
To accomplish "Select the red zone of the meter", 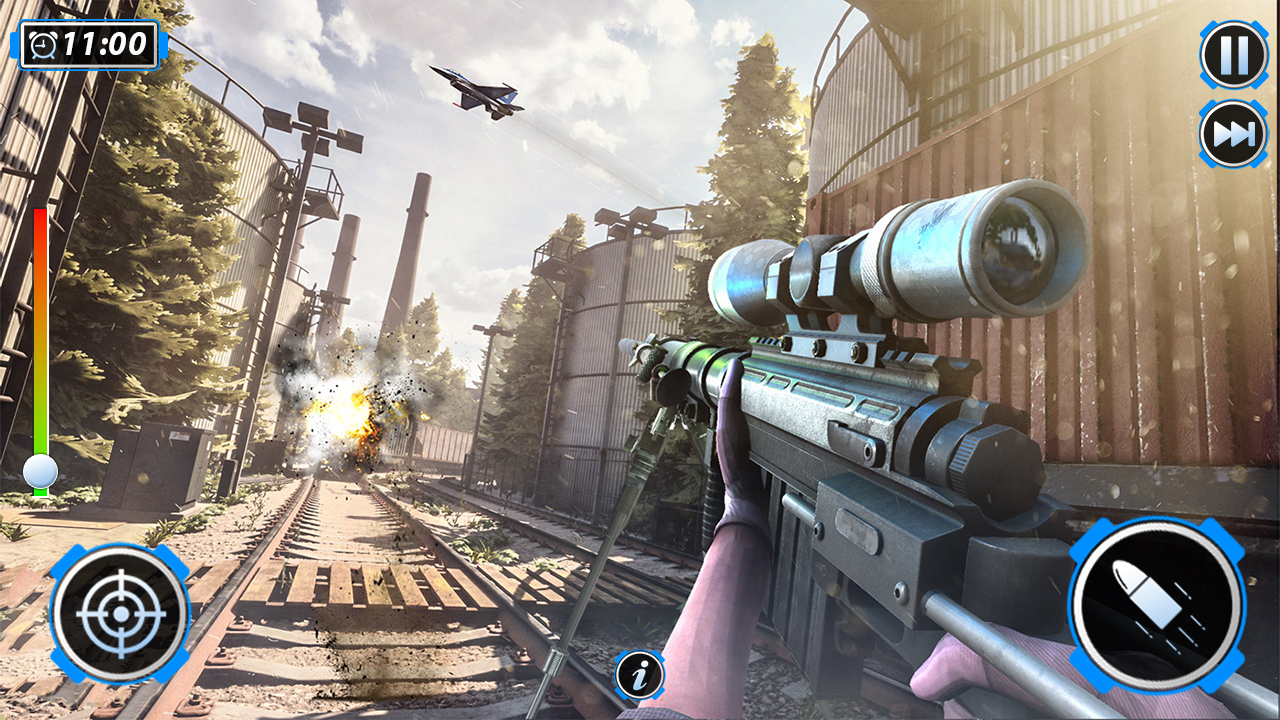I will coord(40,230).
